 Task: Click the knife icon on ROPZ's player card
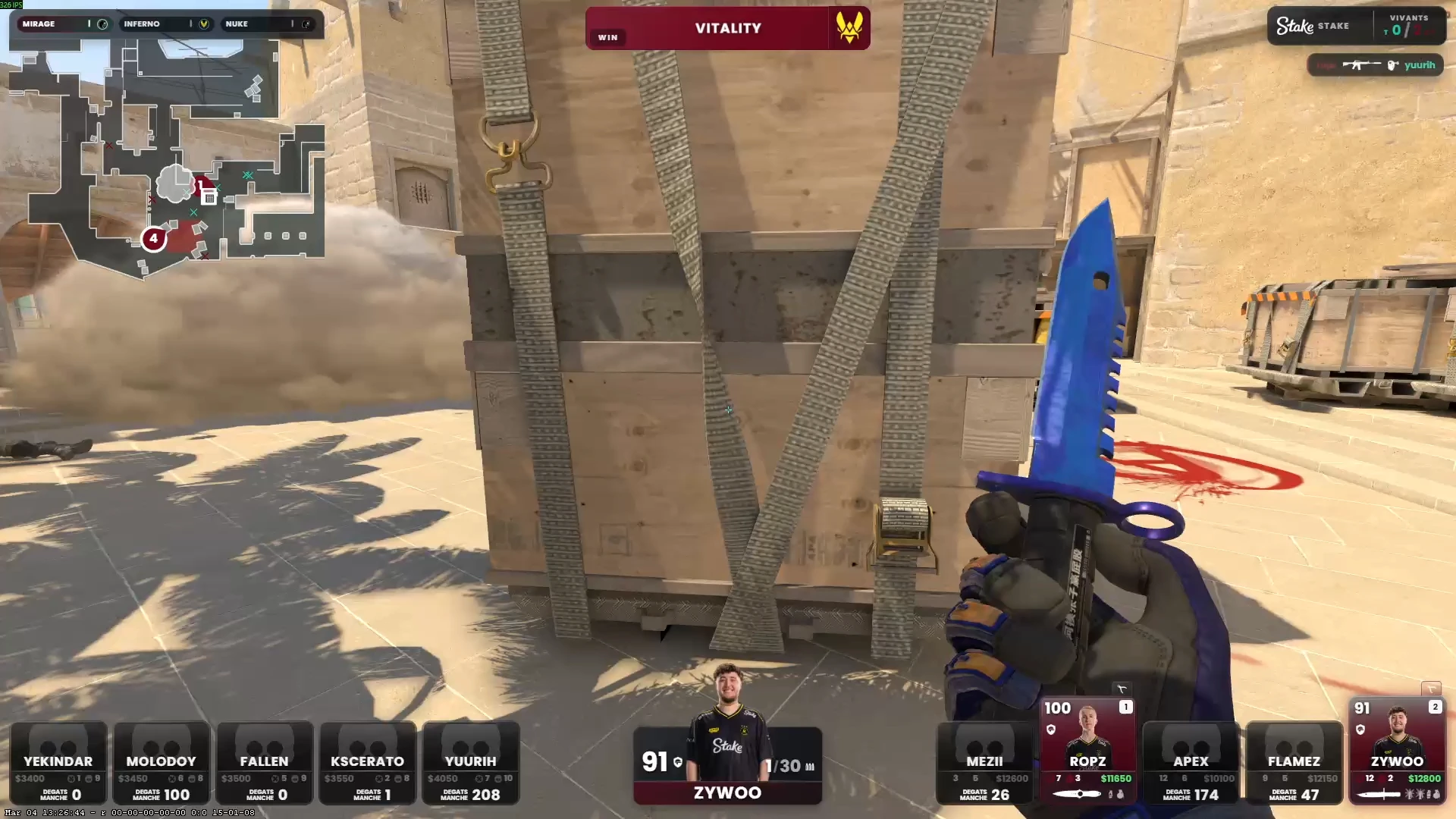[1077, 794]
